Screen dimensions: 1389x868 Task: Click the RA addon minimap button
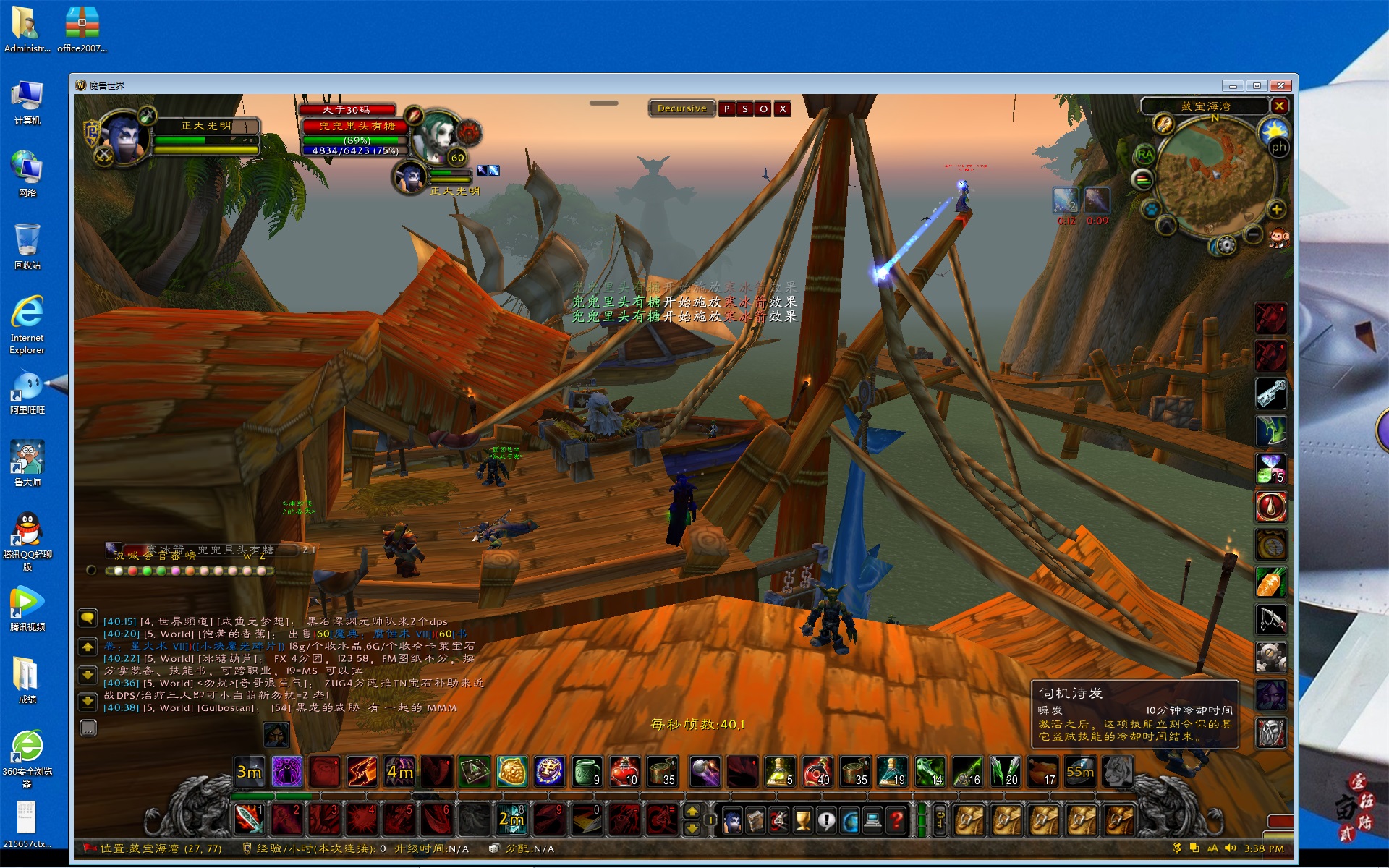click(x=1144, y=154)
